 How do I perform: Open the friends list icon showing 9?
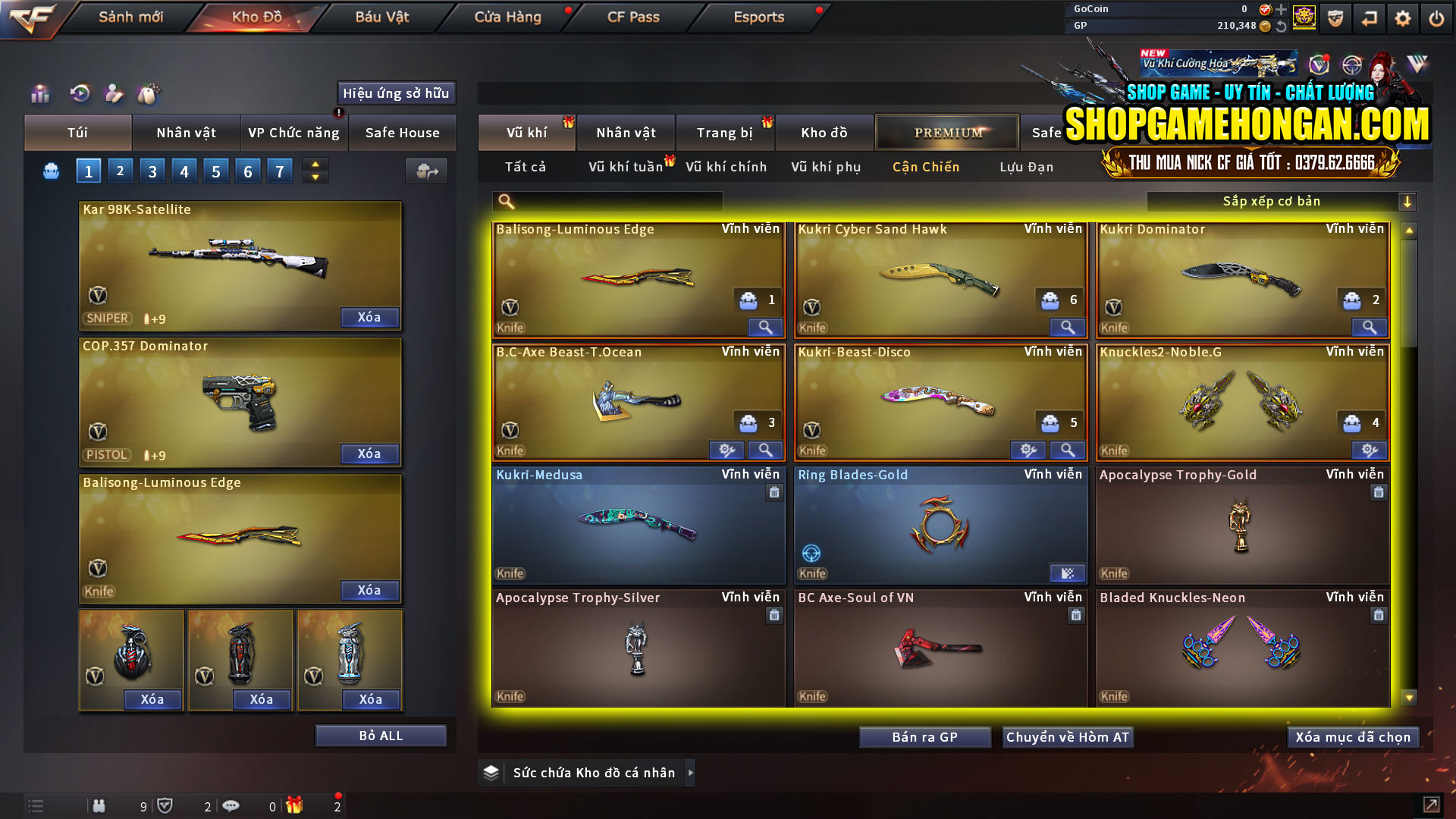pyautogui.click(x=99, y=805)
